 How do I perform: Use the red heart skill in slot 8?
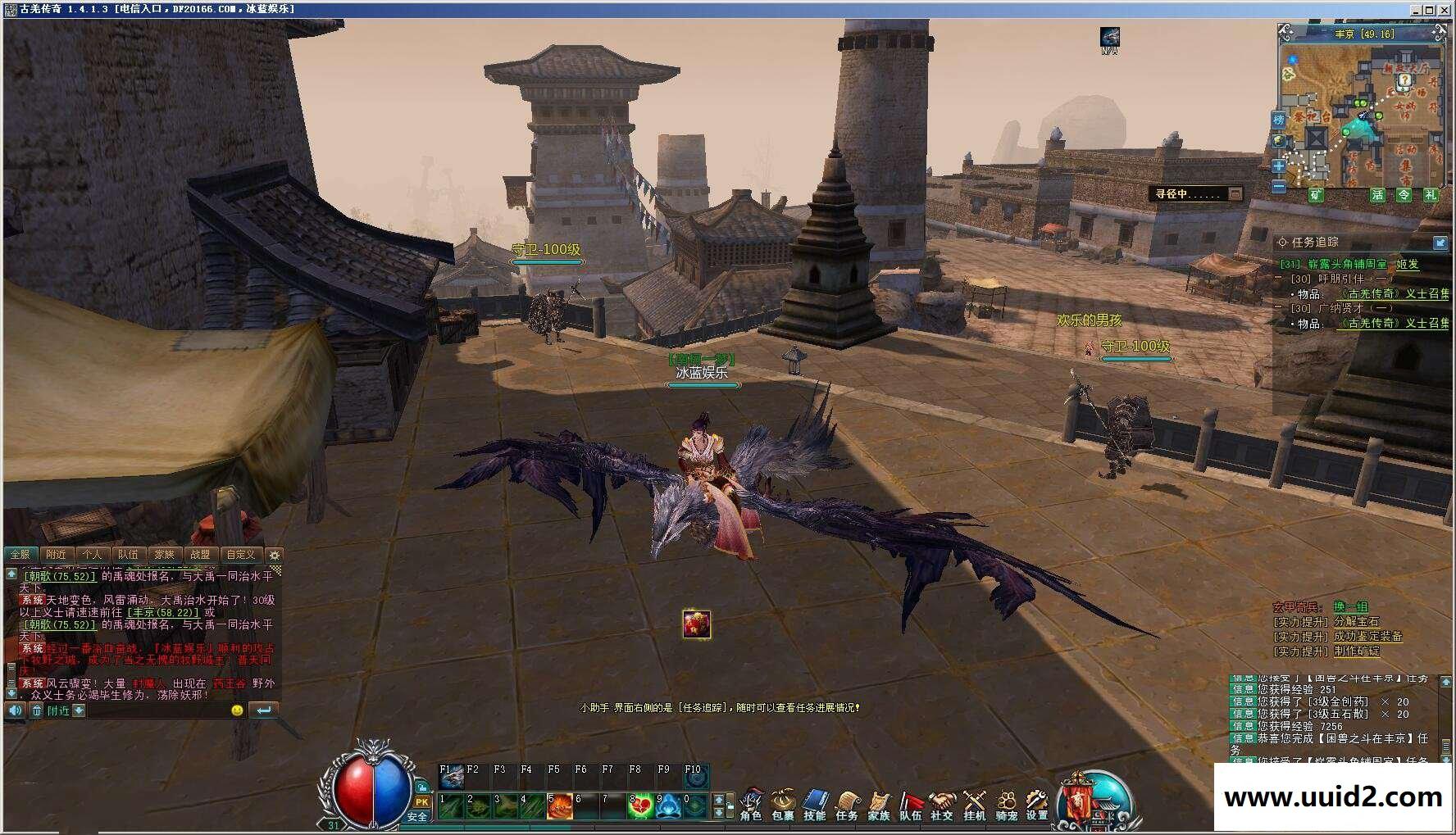pyautogui.click(x=640, y=806)
